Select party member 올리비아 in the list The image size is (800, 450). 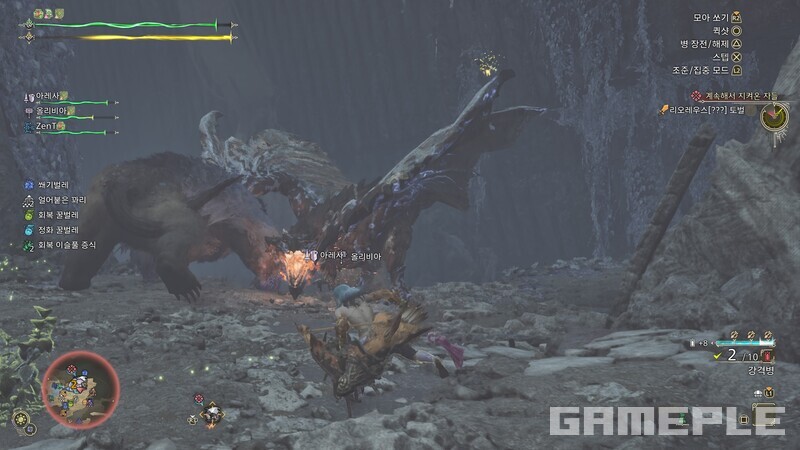[53, 111]
